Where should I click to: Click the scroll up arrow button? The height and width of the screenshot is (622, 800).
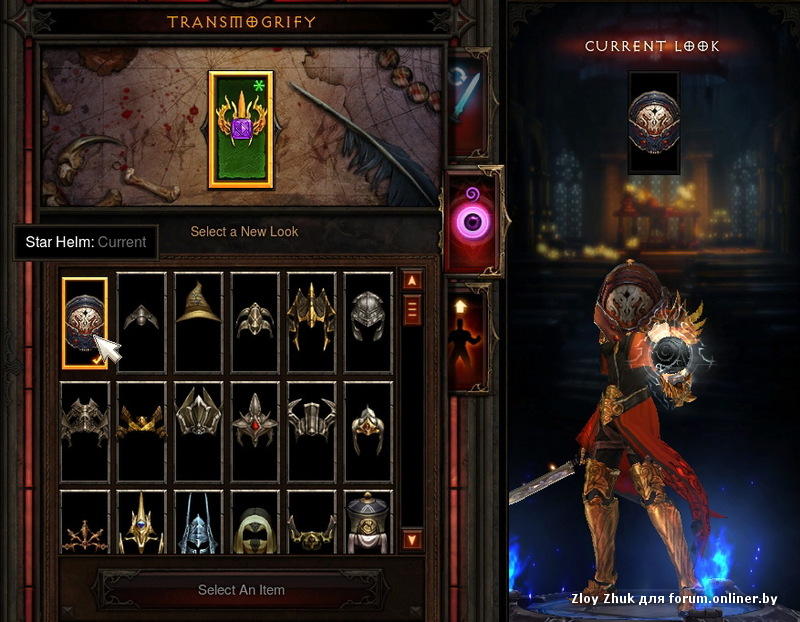pyautogui.click(x=412, y=281)
